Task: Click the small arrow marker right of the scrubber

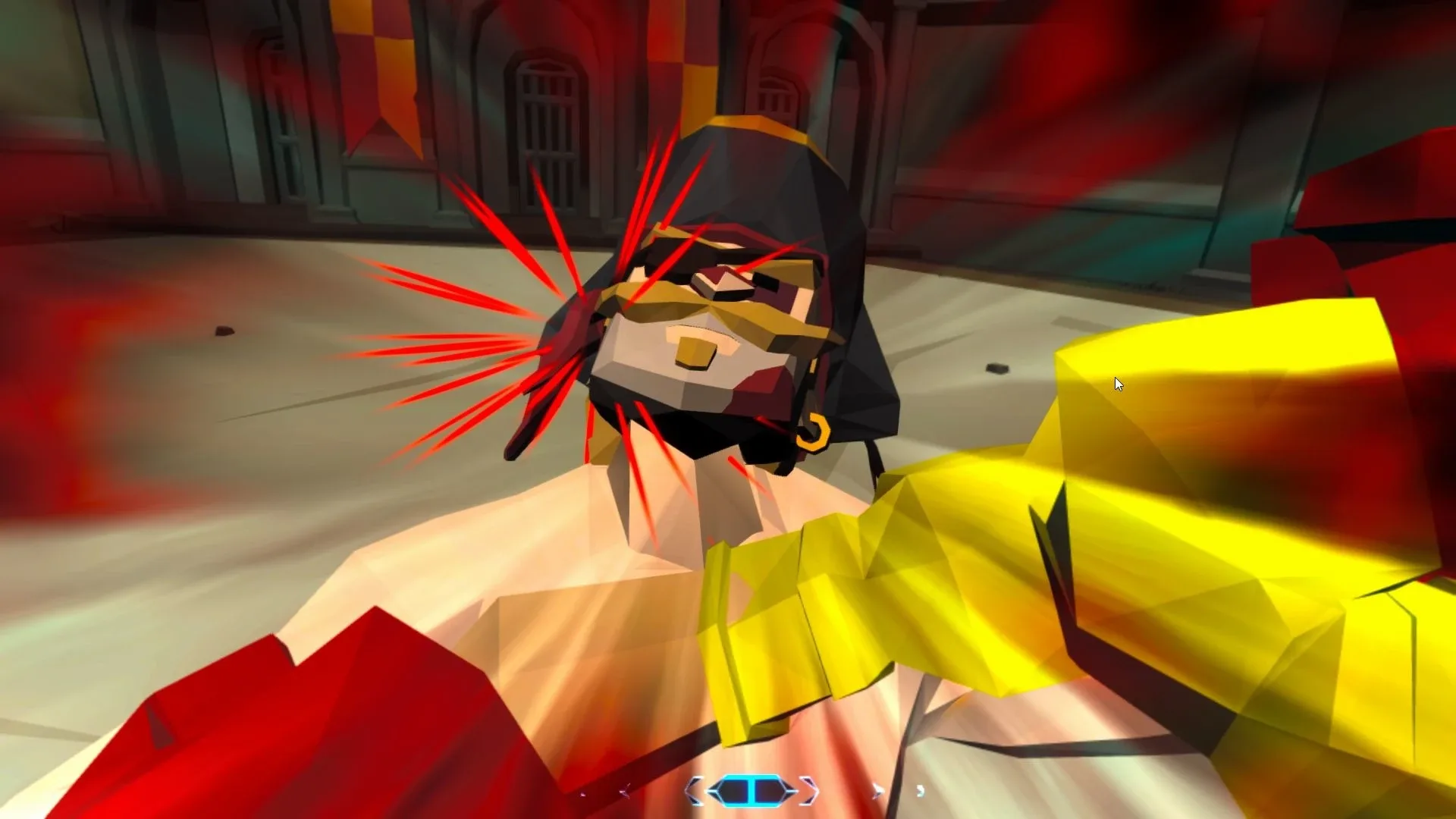Action: pyautogui.click(x=877, y=789)
